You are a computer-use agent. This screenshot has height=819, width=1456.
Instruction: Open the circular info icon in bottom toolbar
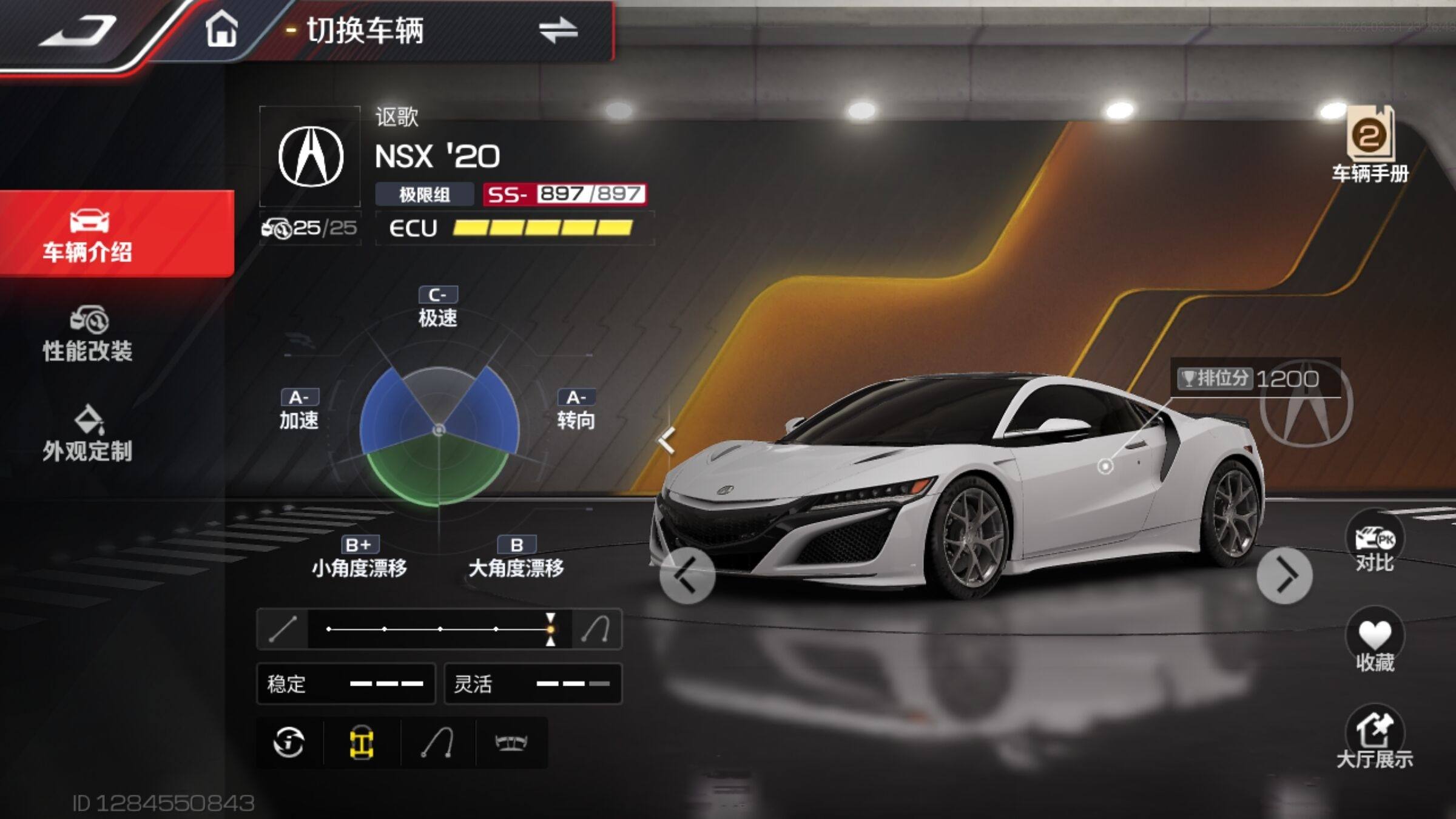tap(289, 743)
